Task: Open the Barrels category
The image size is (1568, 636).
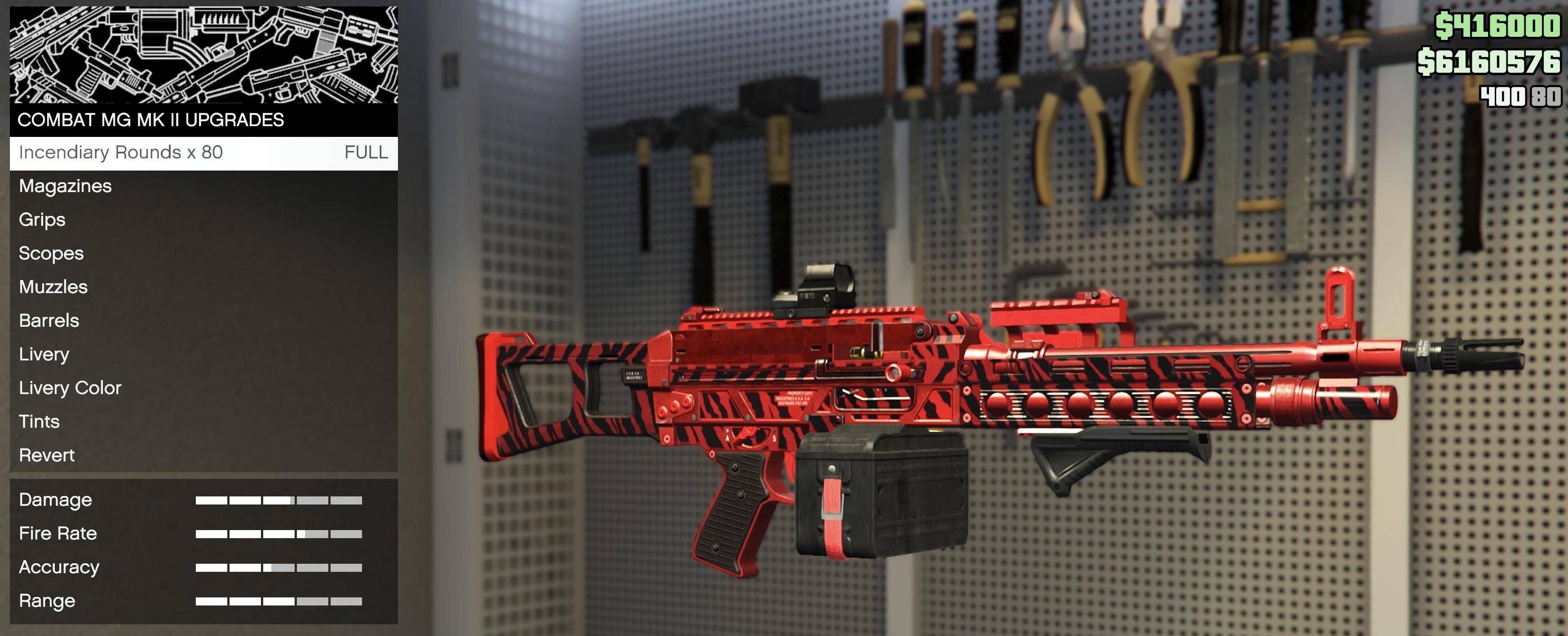Action: [x=49, y=320]
